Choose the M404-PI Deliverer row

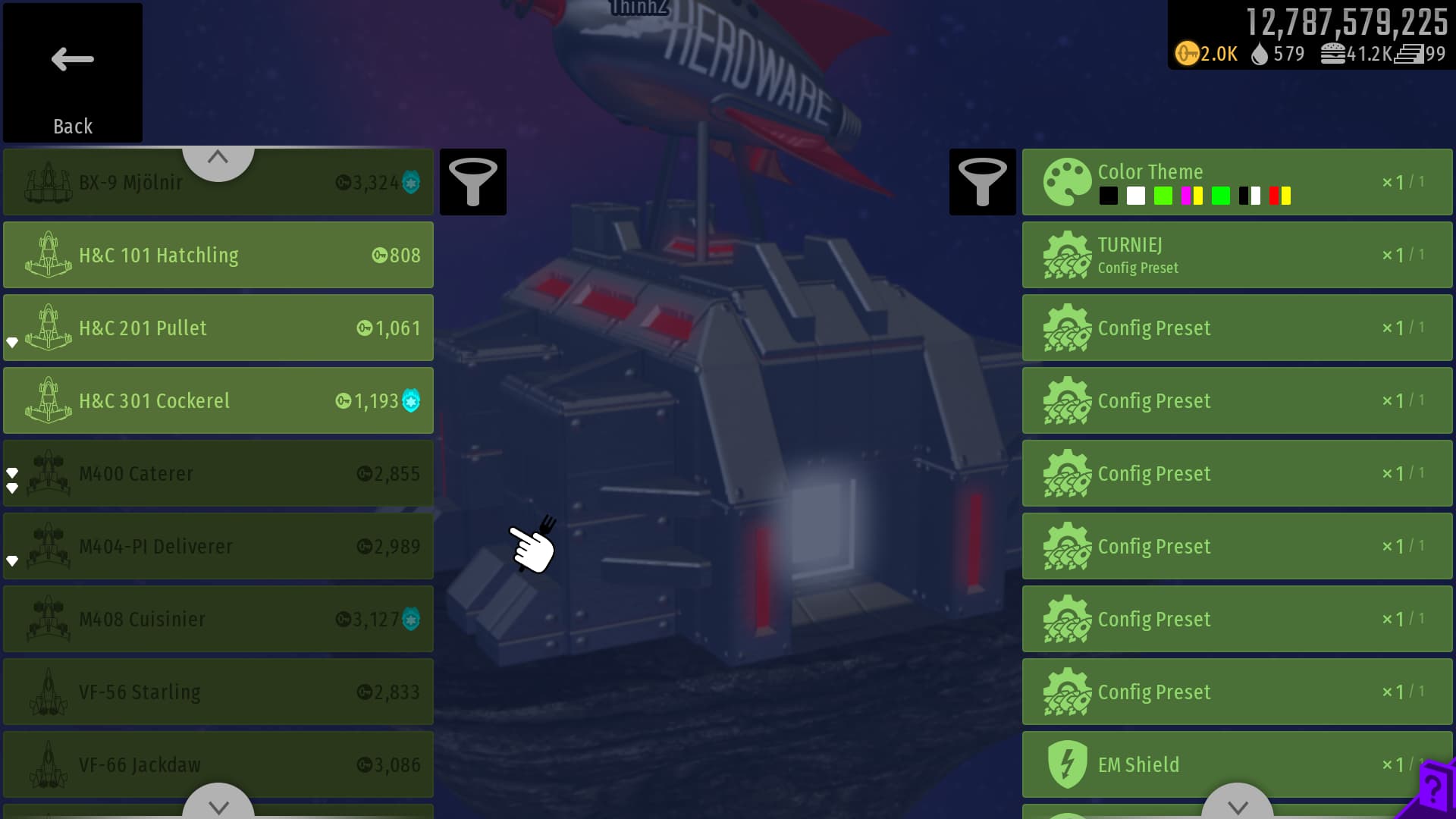point(218,546)
